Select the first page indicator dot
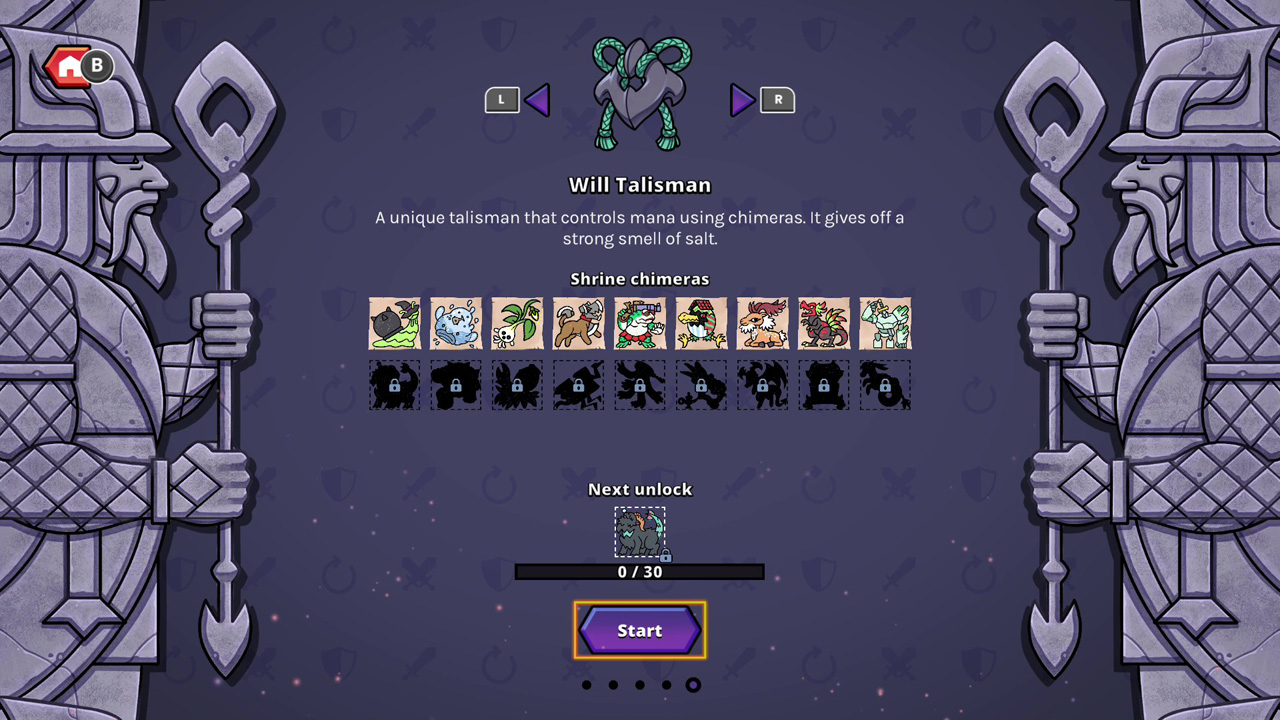This screenshot has width=1280, height=720. 586,685
